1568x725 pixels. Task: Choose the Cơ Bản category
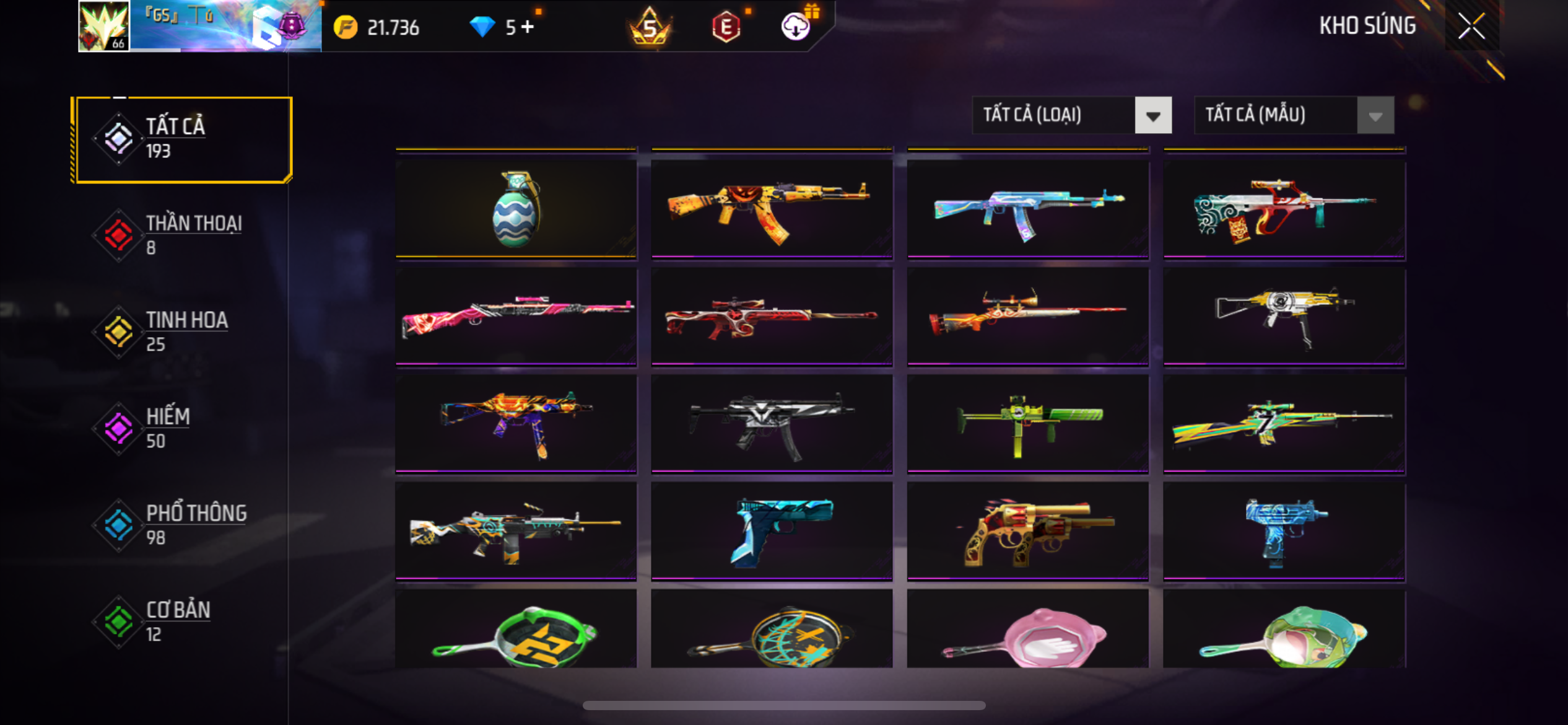[x=181, y=622]
